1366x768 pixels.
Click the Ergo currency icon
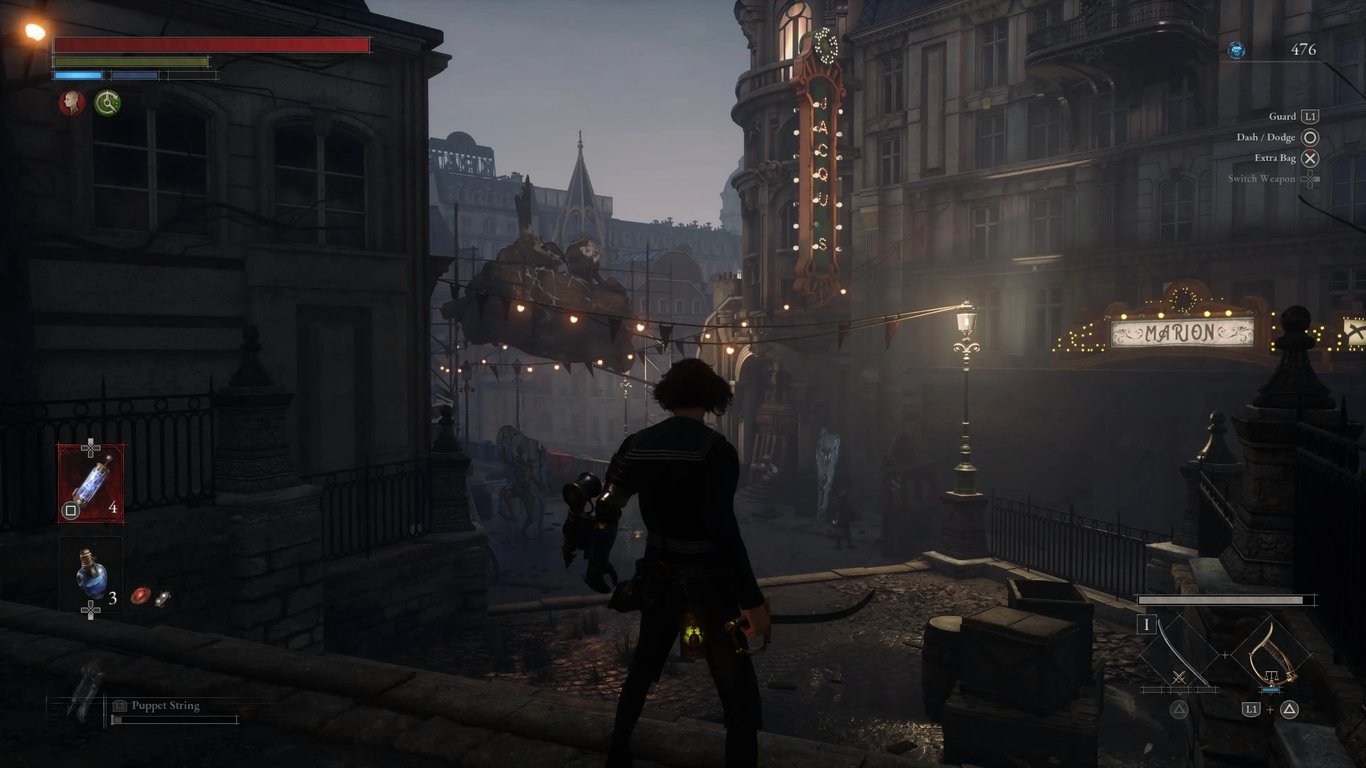1237,50
